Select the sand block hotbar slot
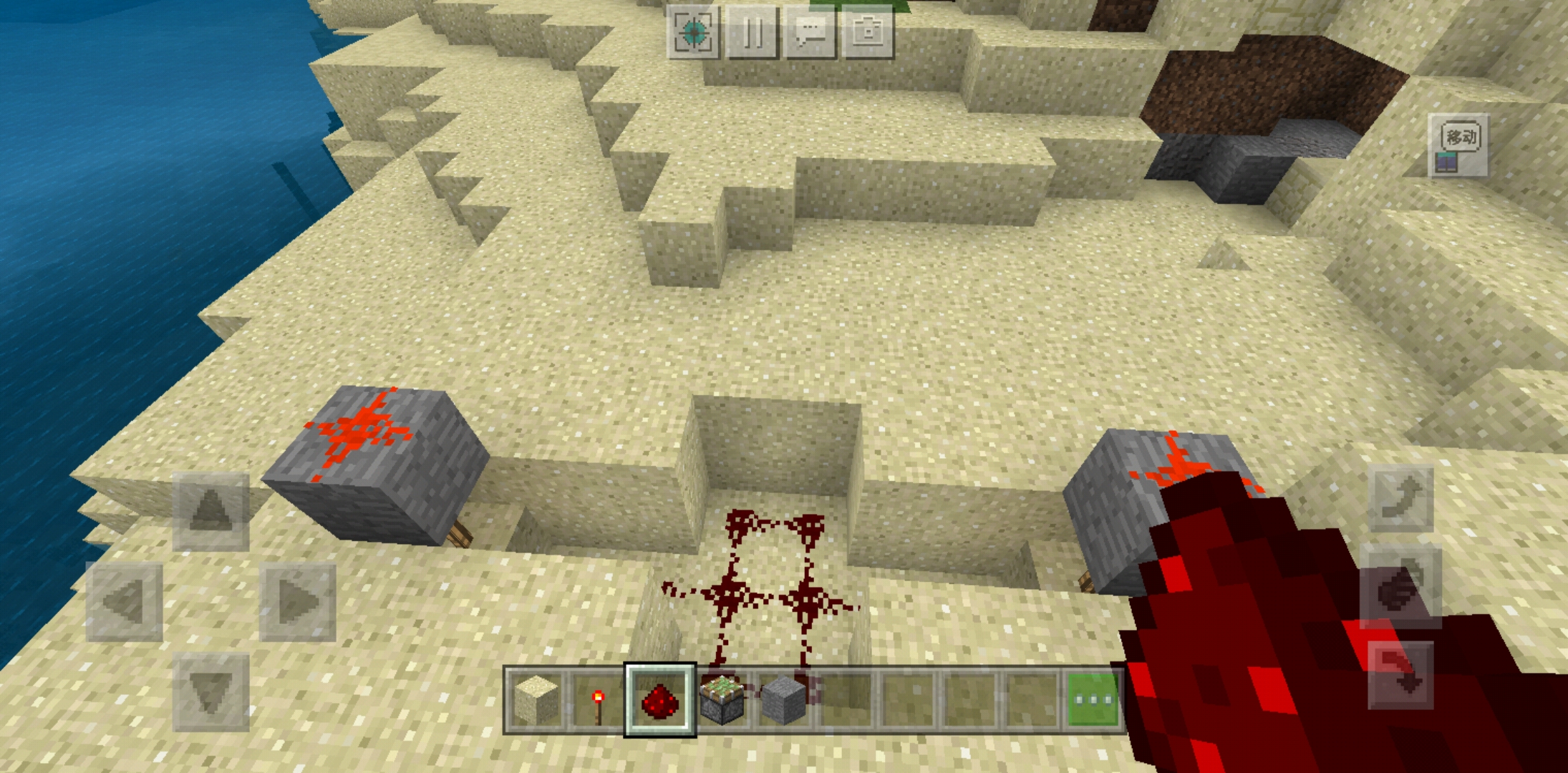1568x773 pixels. [x=537, y=700]
